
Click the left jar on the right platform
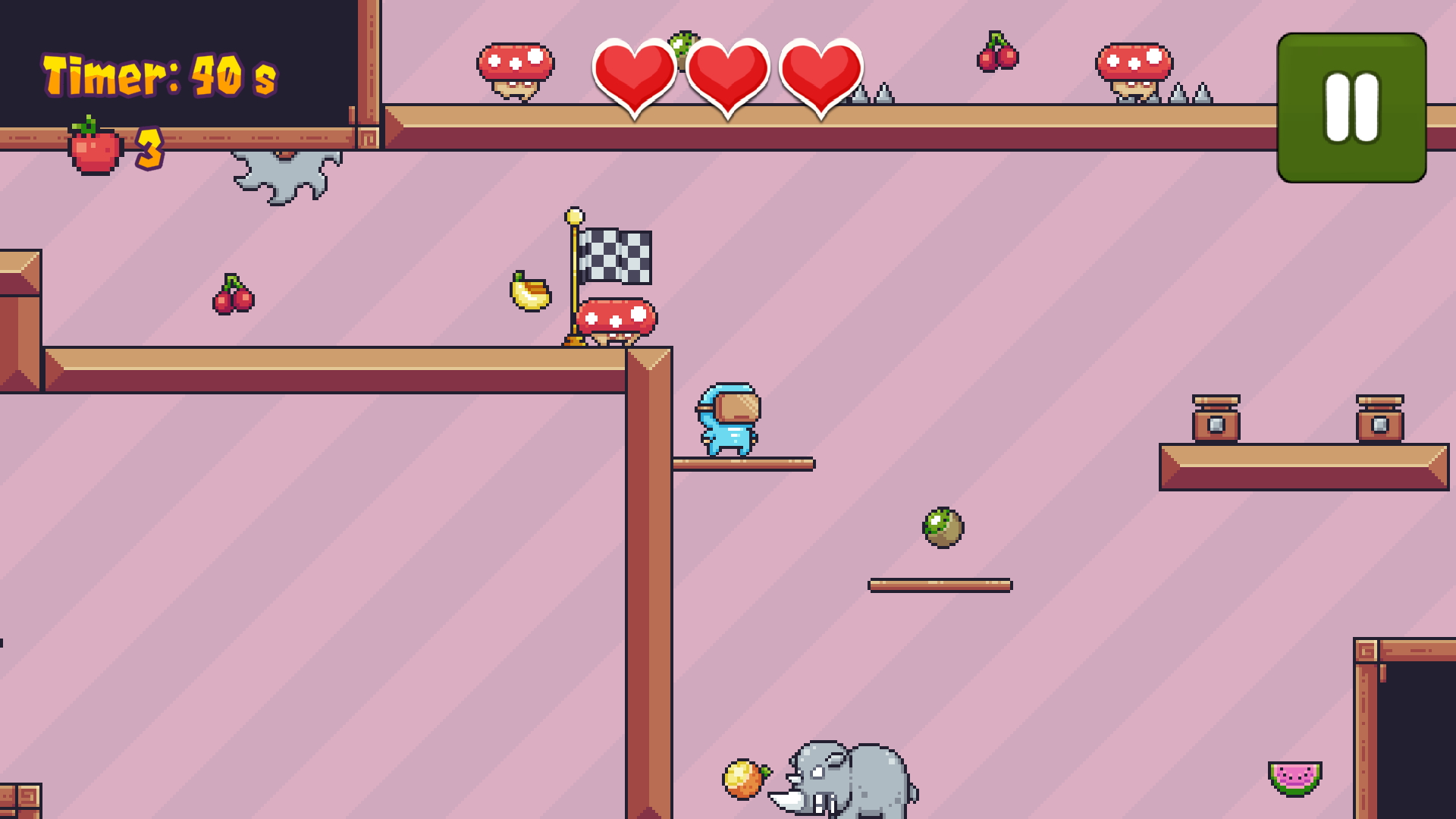click(1216, 419)
